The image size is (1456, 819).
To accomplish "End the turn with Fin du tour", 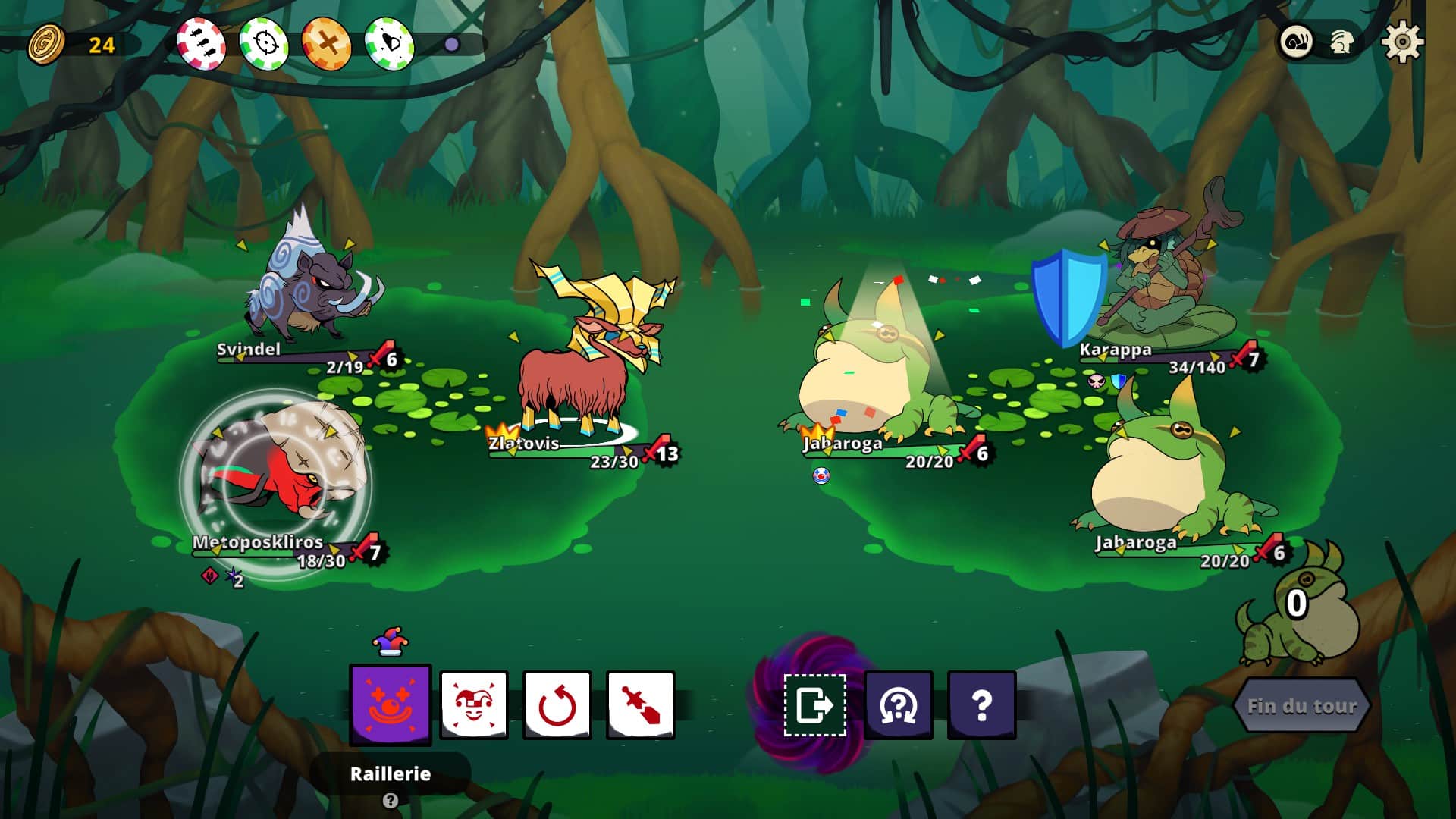I will (x=1301, y=706).
